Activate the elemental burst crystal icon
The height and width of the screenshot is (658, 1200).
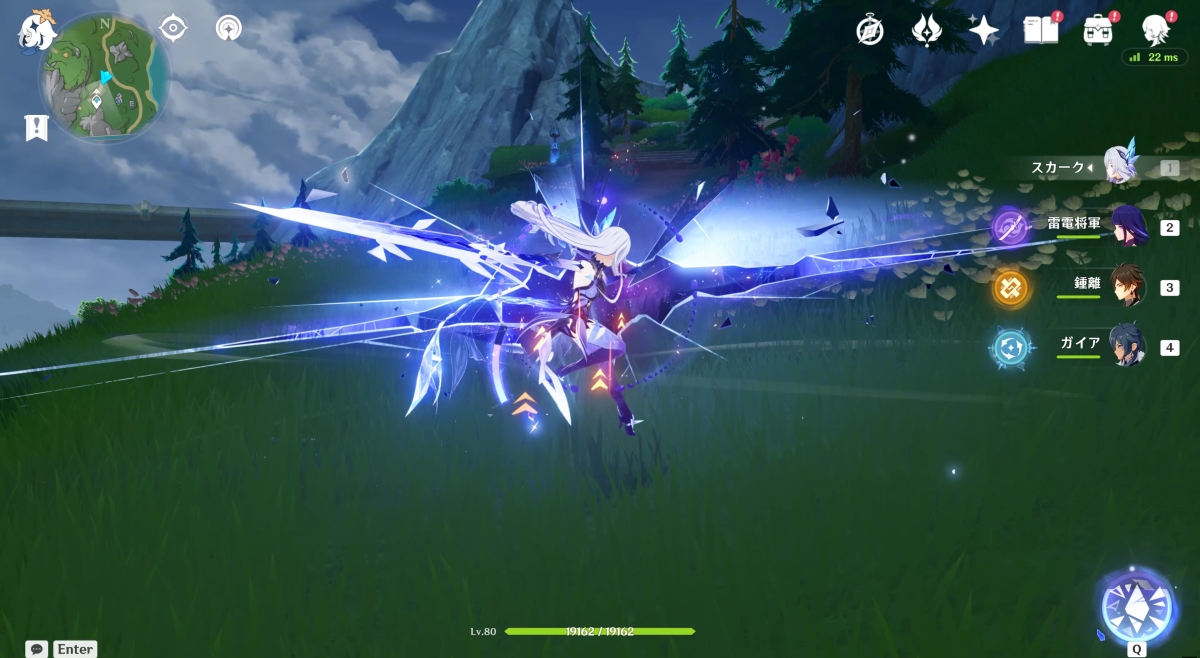coord(1136,606)
